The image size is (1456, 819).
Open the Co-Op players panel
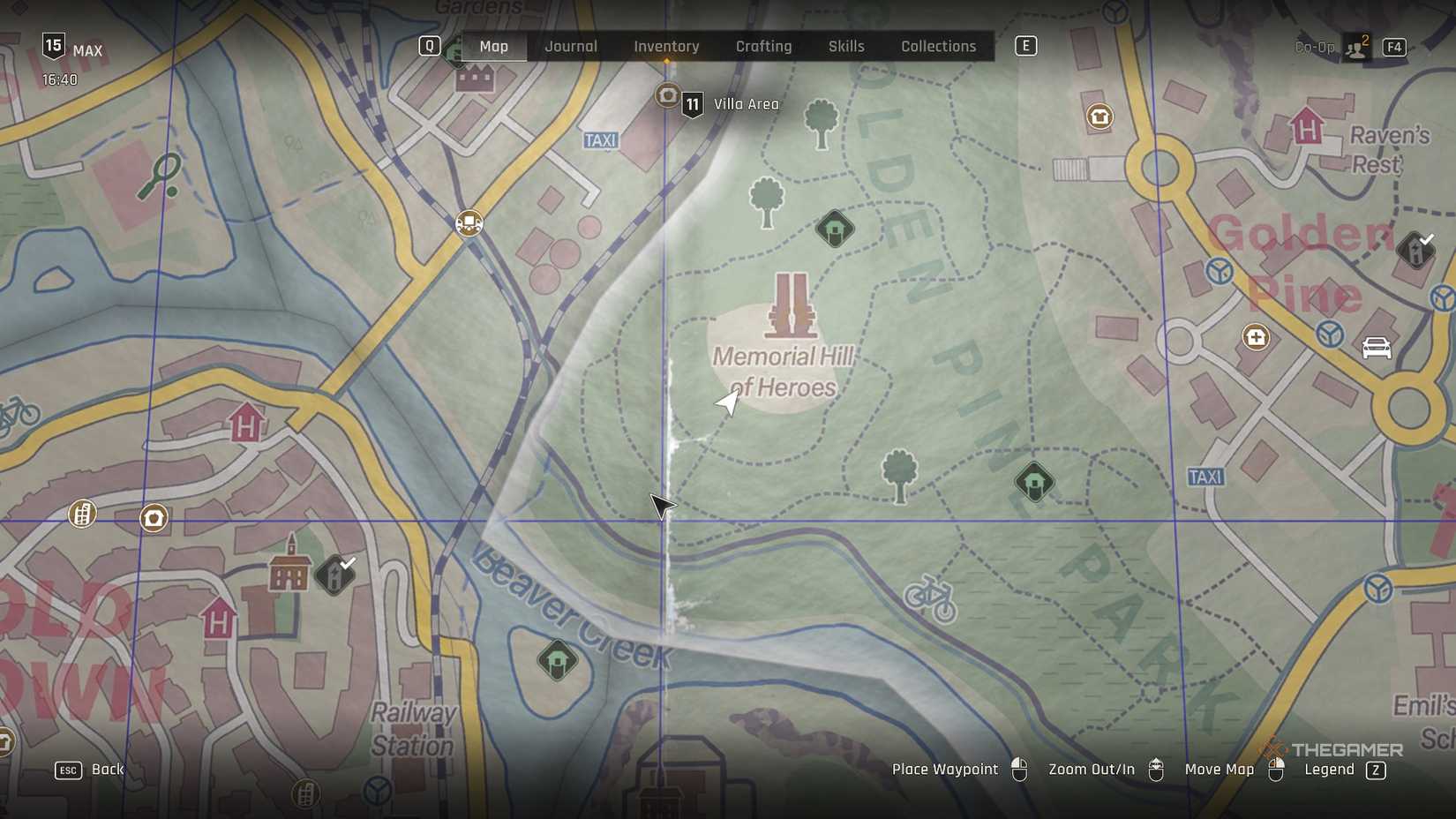coord(1355,47)
